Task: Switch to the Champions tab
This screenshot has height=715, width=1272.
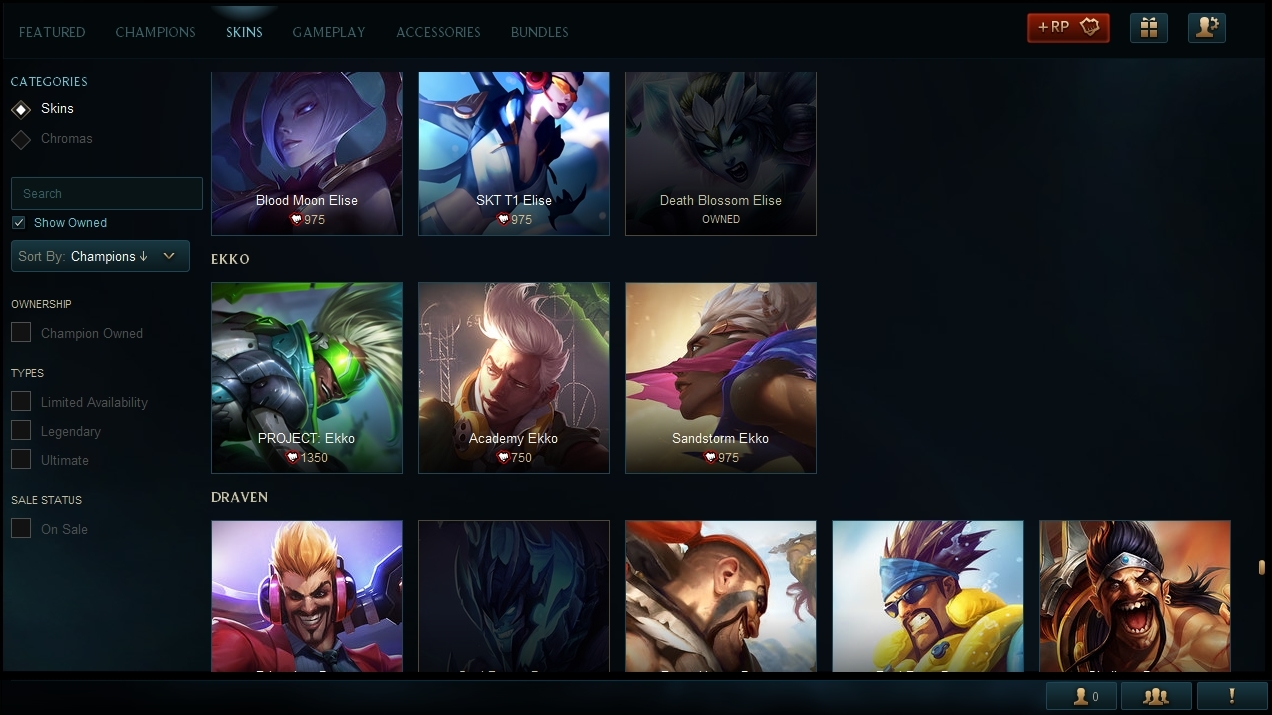Action: 155,32
